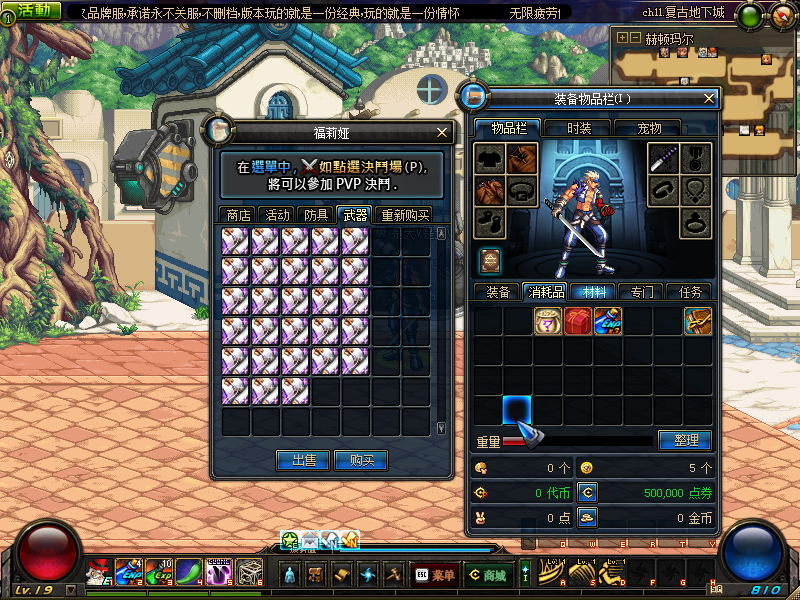Click the 活动 events button

33,10
